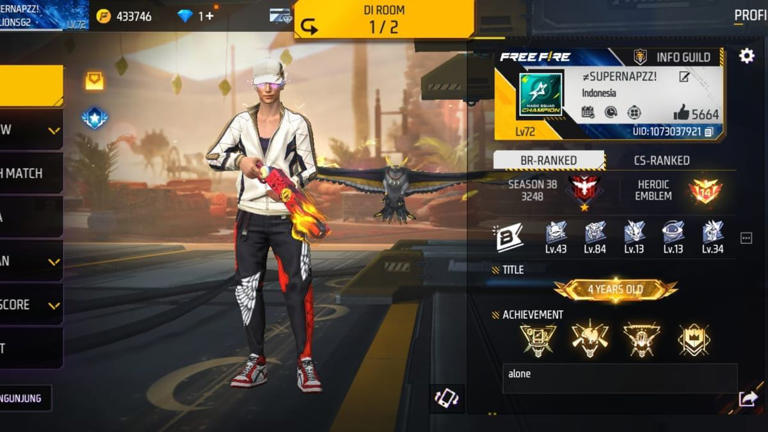Open the Lv.84 weapon mastery icon

(595, 237)
